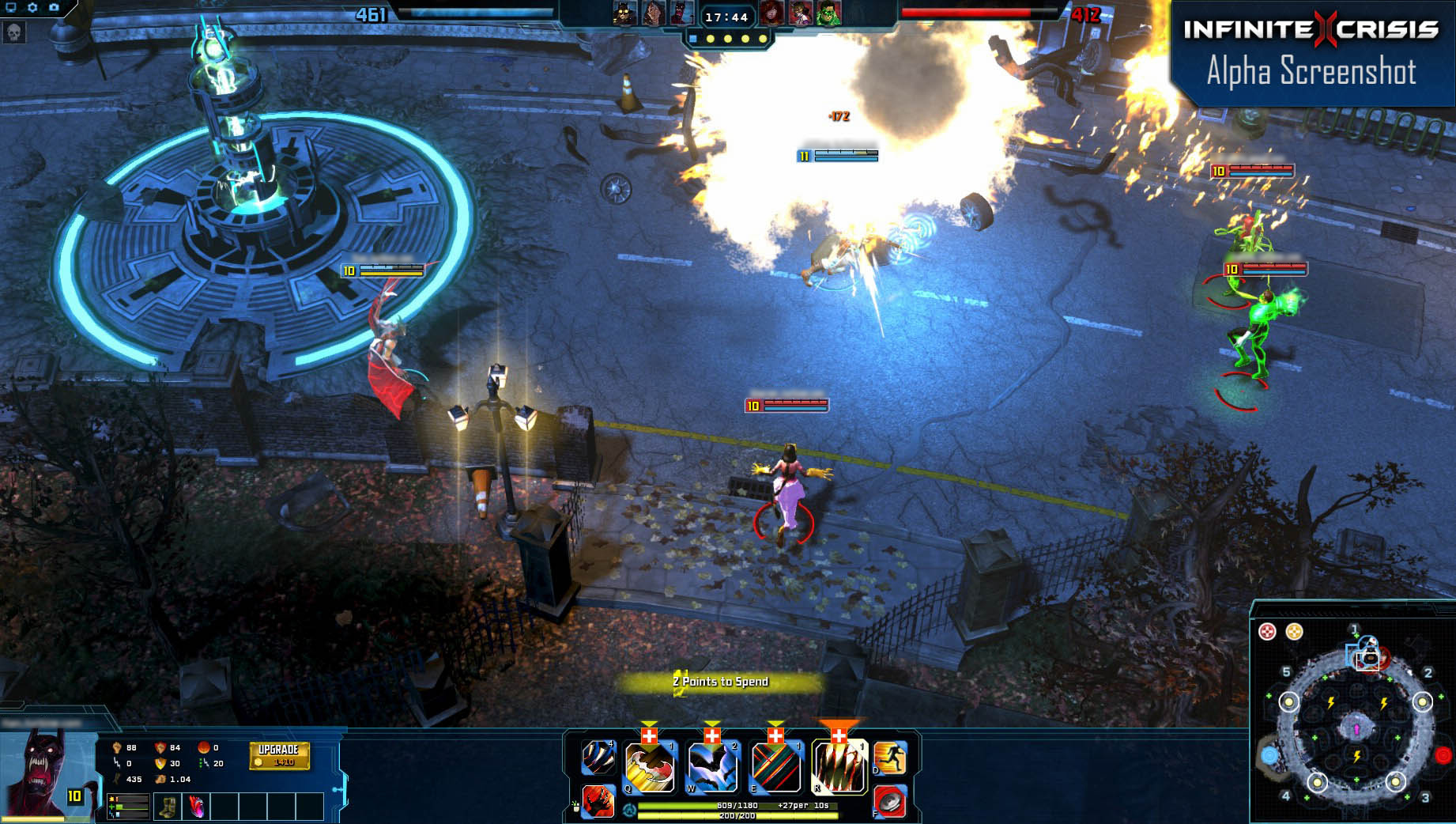
Task: Click the screenshot camera icon top left
Action: pos(53,7)
